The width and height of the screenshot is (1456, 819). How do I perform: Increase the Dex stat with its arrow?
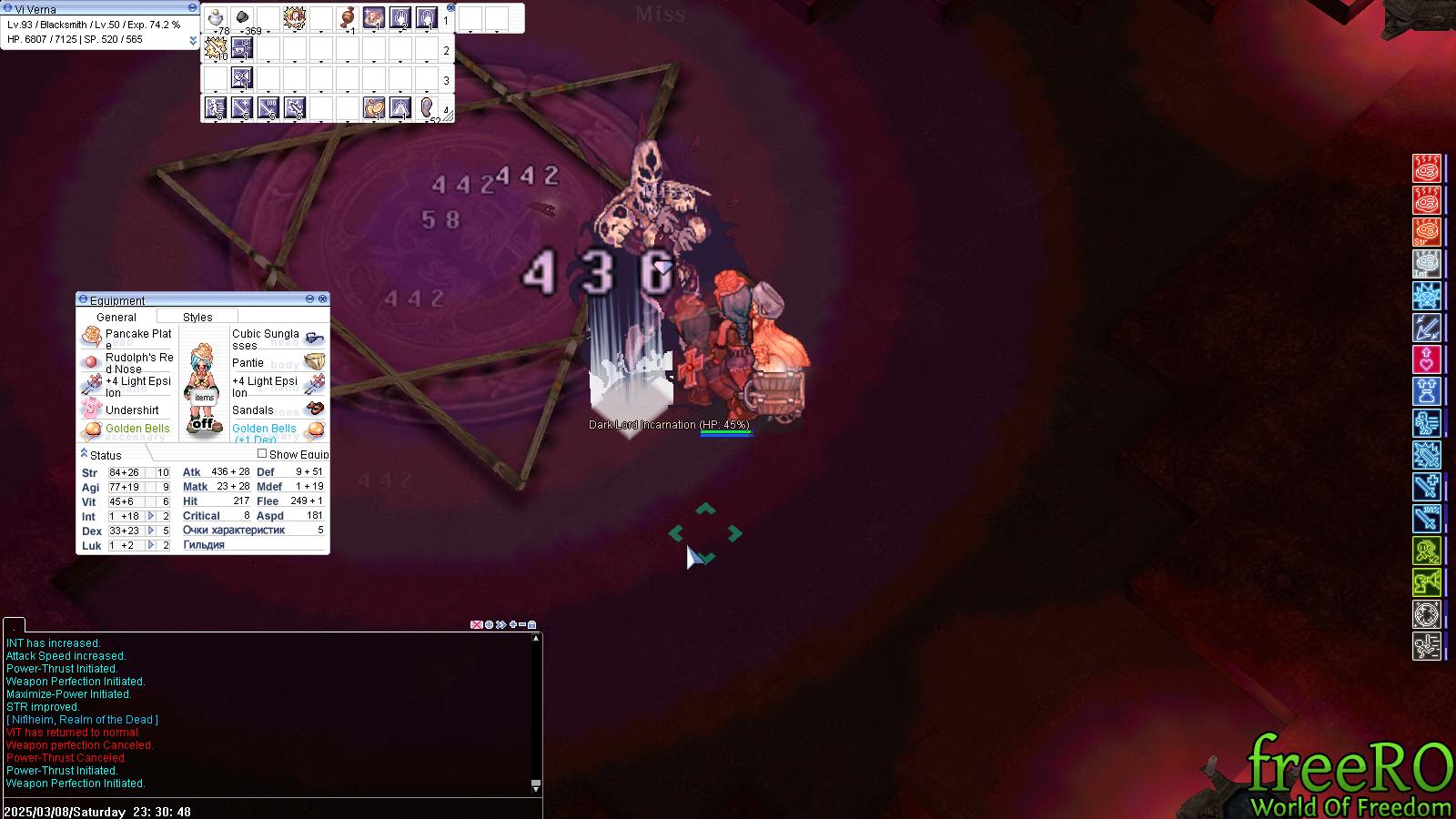tap(152, 531)
